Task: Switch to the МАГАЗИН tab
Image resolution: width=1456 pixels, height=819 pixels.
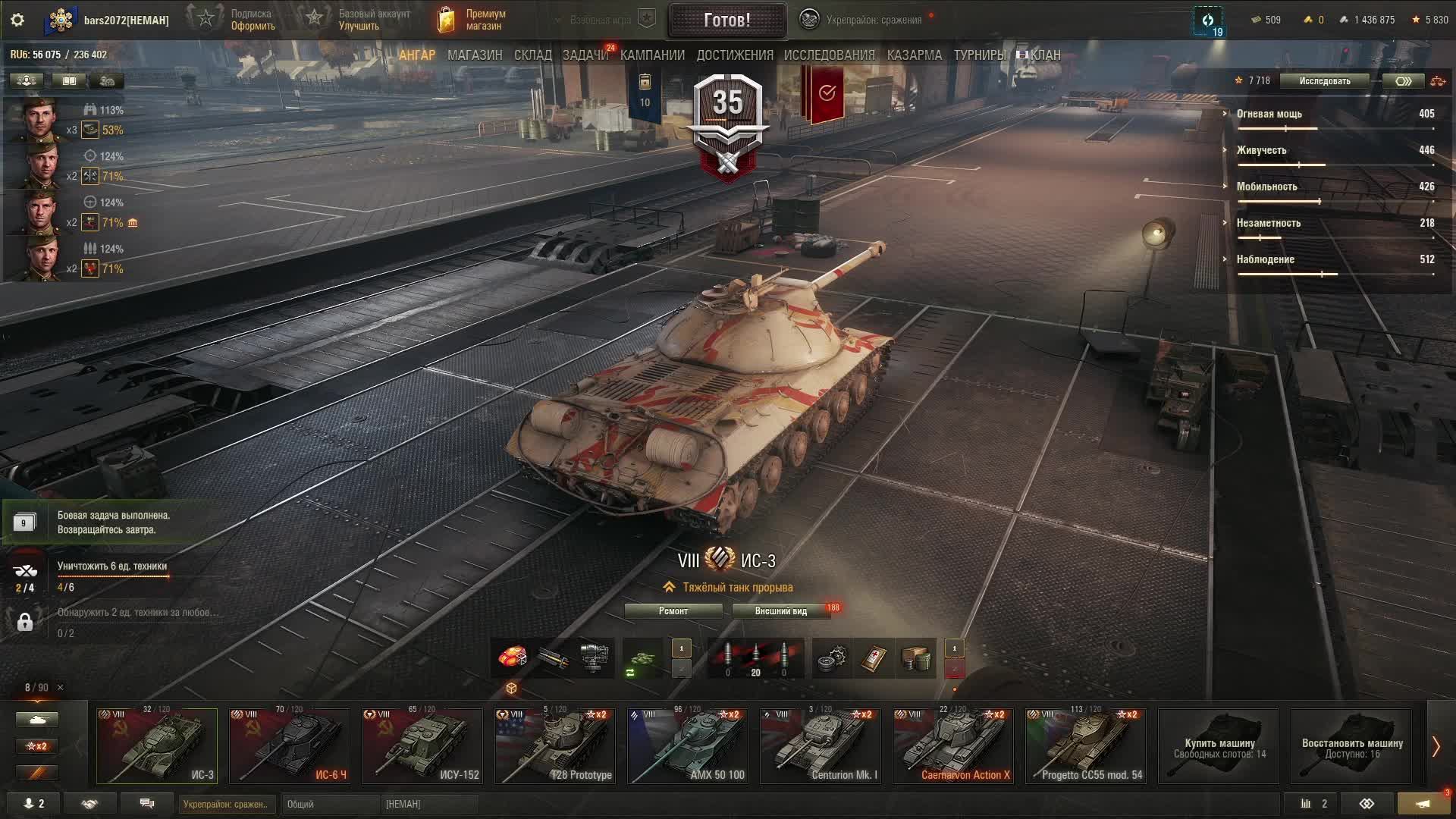Action: (x=475, y=55)
